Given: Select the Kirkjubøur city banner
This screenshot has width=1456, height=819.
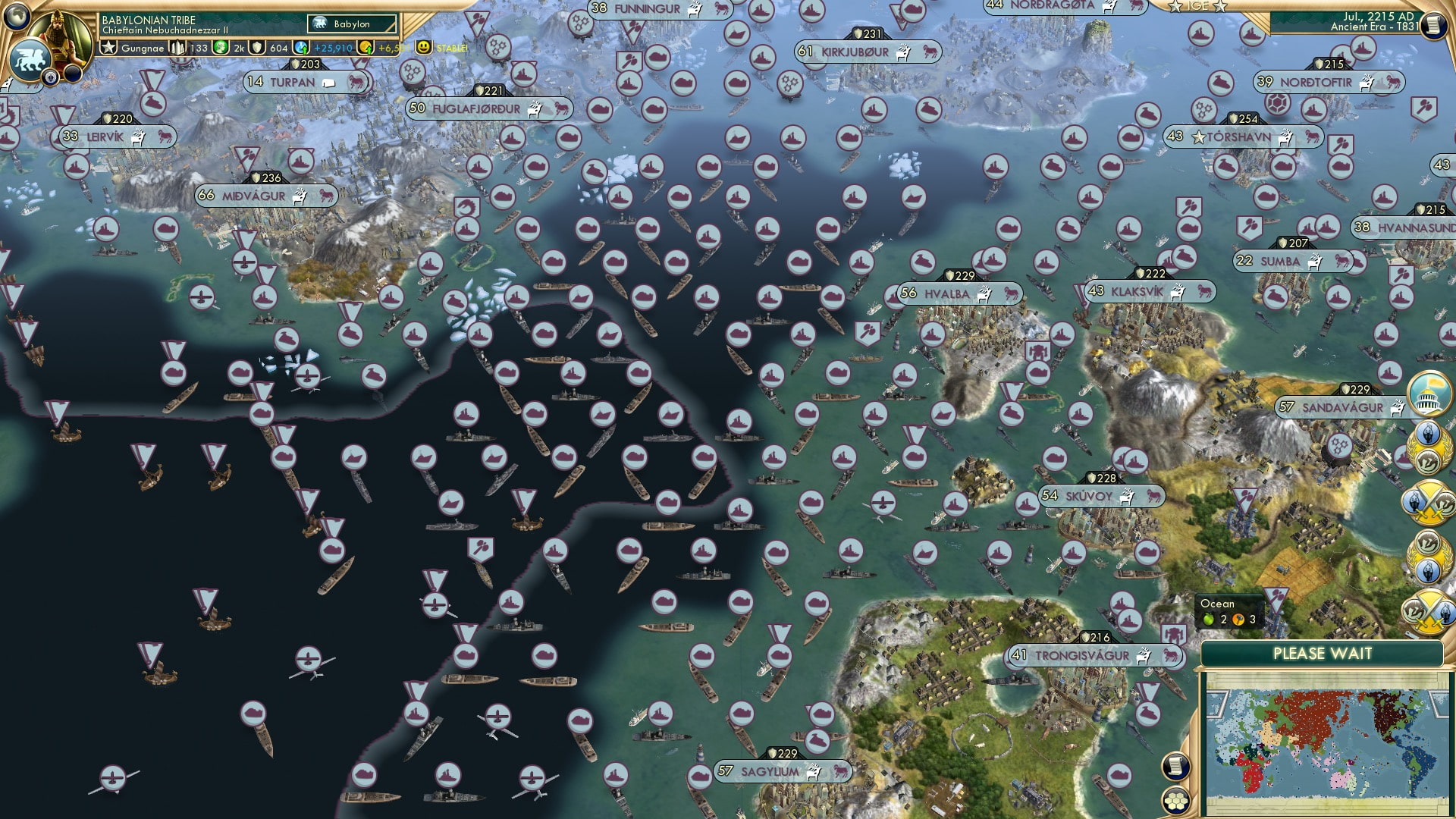Looking at the screenshot, I should pos(868,52).
